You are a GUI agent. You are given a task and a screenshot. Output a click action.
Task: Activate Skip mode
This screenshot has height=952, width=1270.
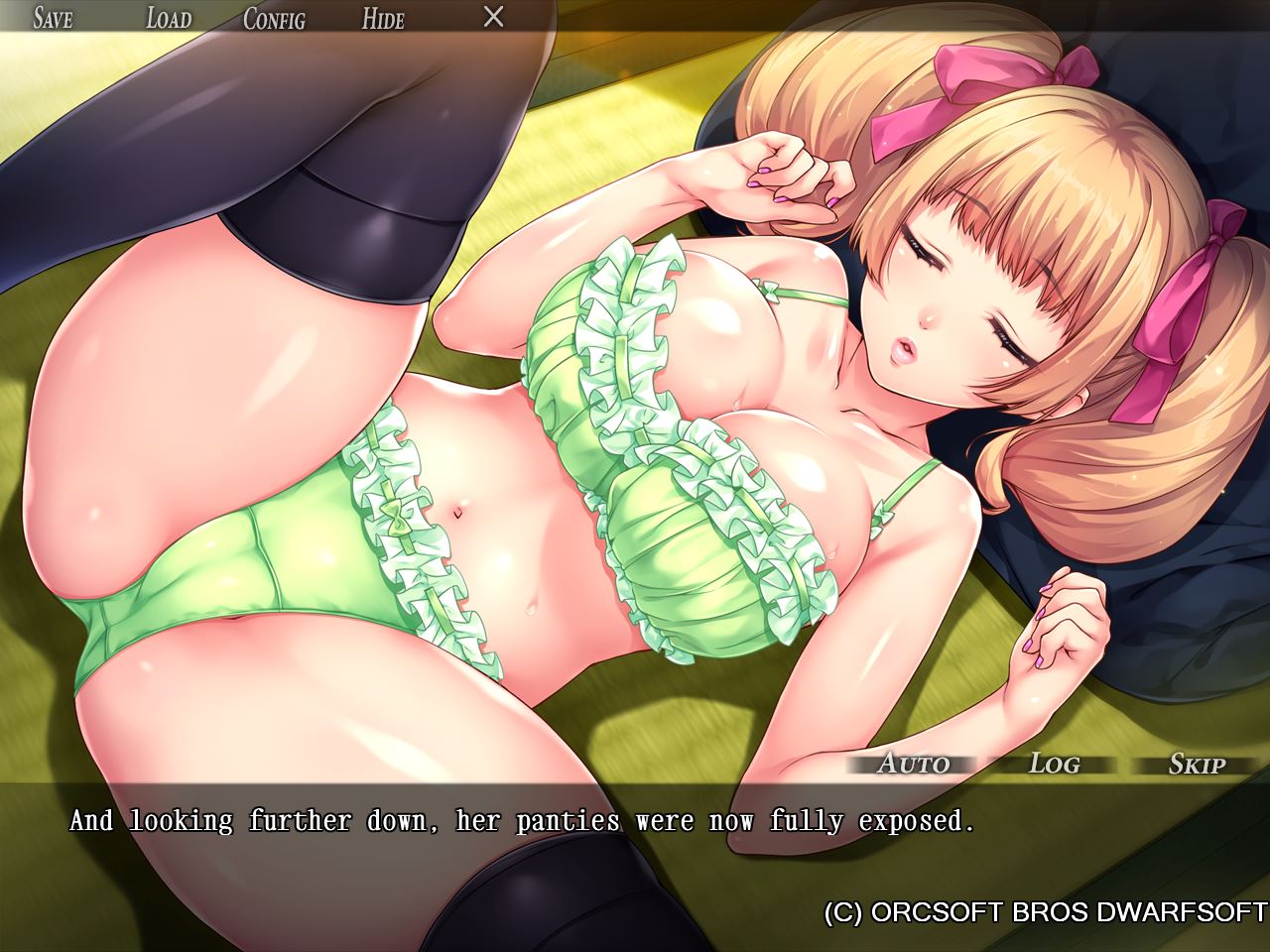coord(1197,764)
